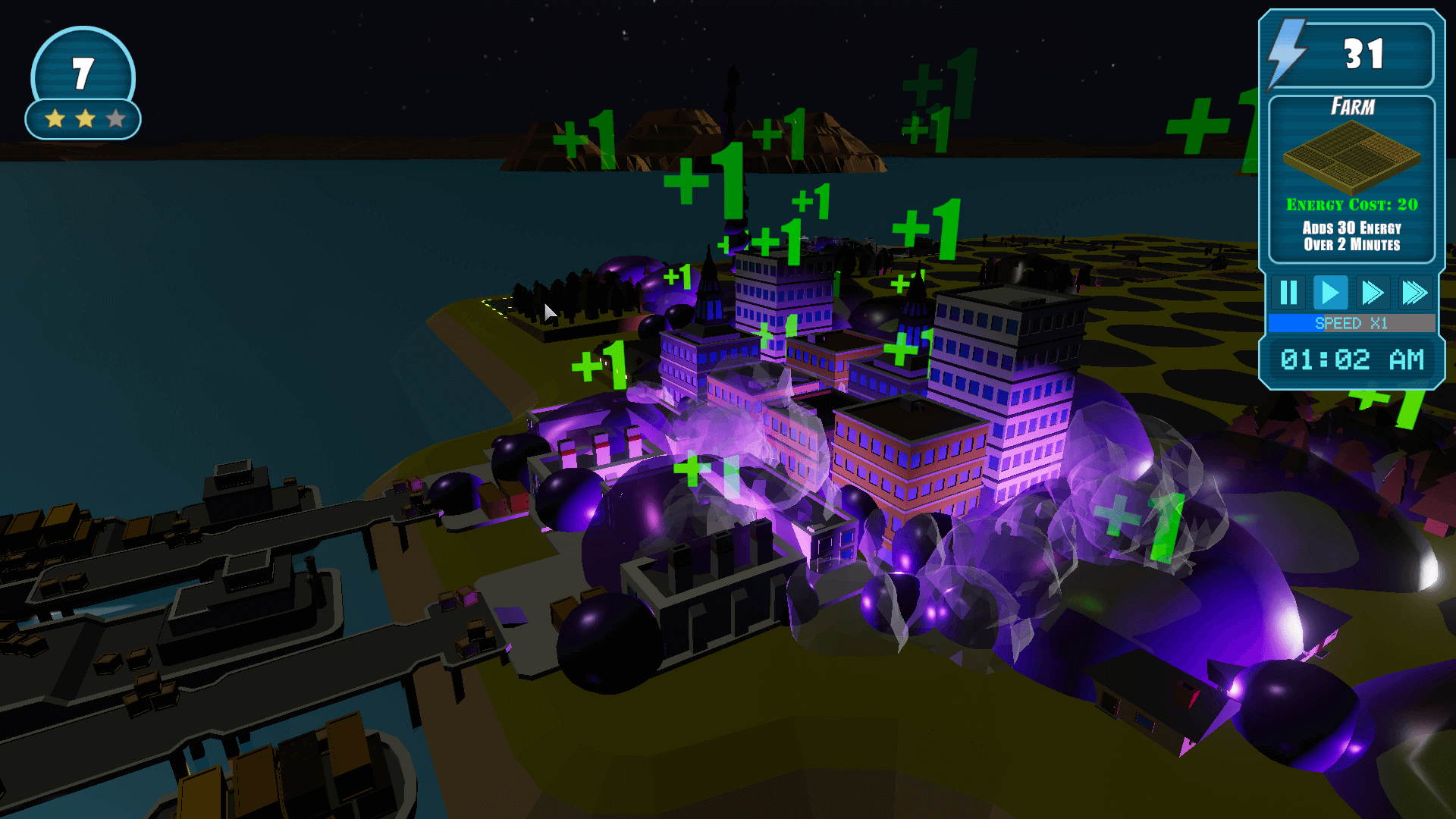The width and height of the screenshot is (1456, 819).
Task: Select the Farm building card
Action: (x=1351, y=179)
